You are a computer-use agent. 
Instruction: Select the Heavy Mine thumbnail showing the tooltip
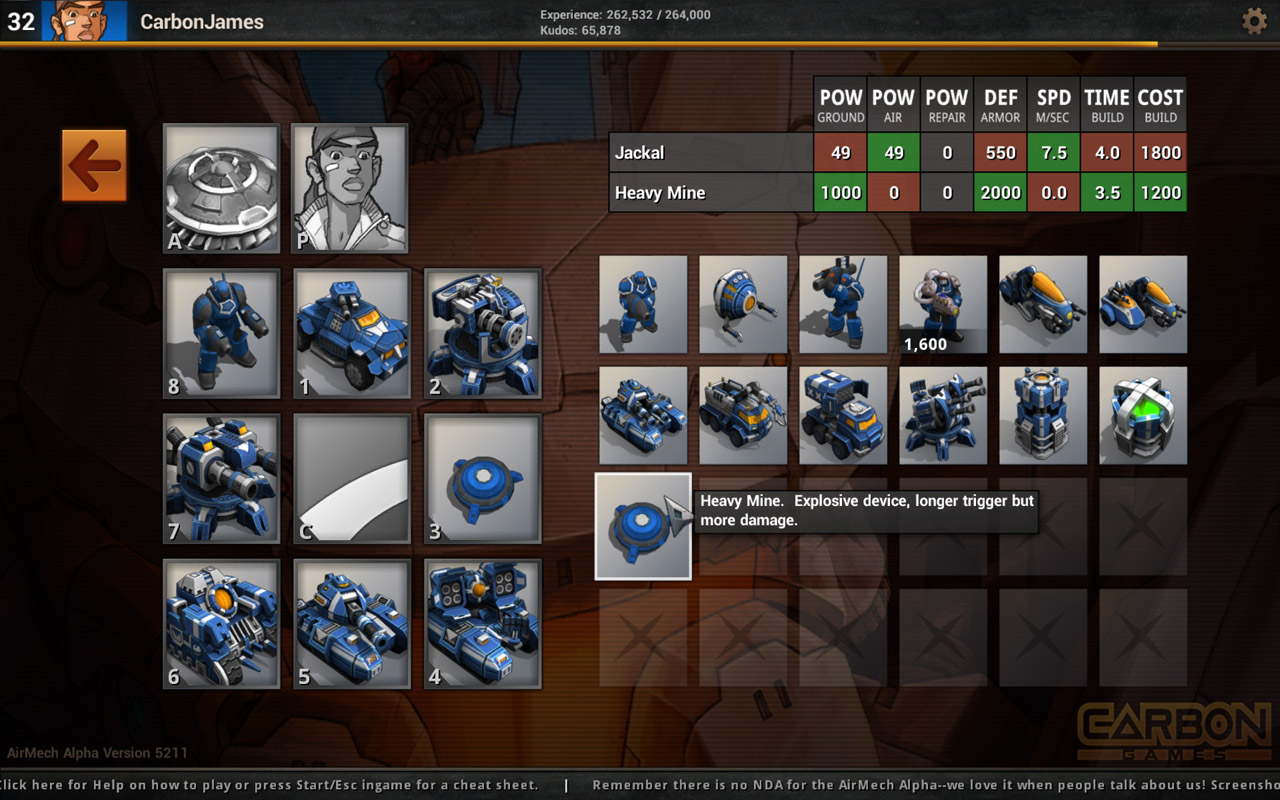click(x=643, y=525)
